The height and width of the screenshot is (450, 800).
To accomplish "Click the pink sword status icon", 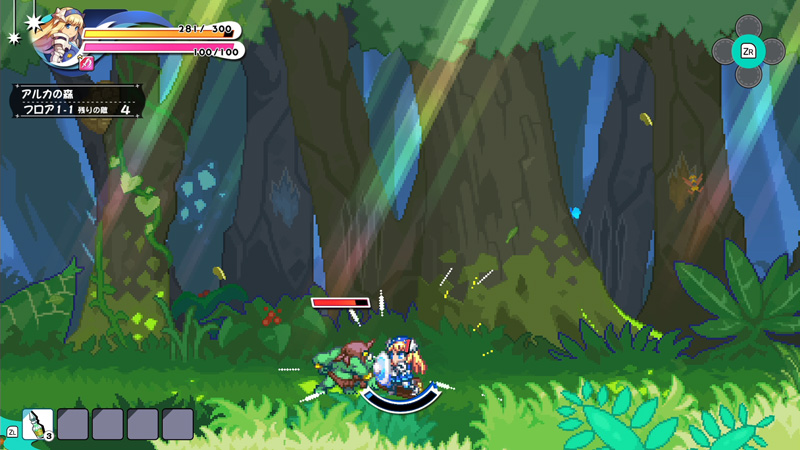I will coord(86,63).
